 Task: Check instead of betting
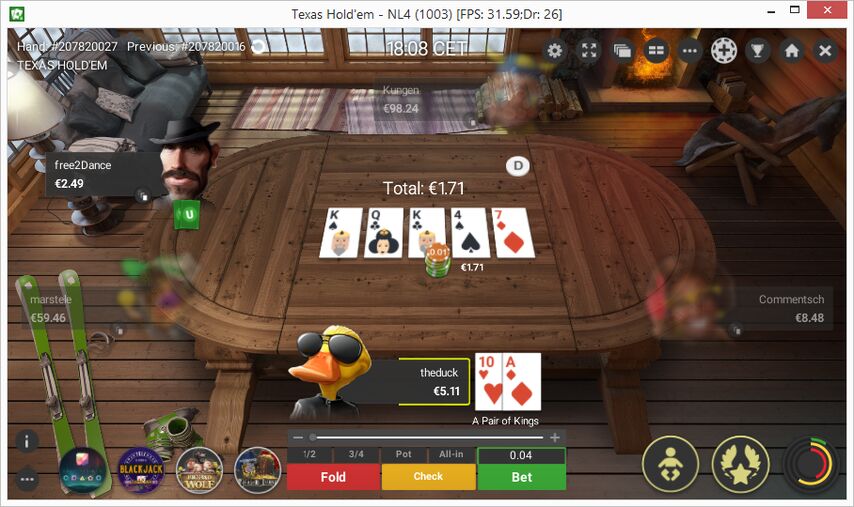[x=428, y=477]
